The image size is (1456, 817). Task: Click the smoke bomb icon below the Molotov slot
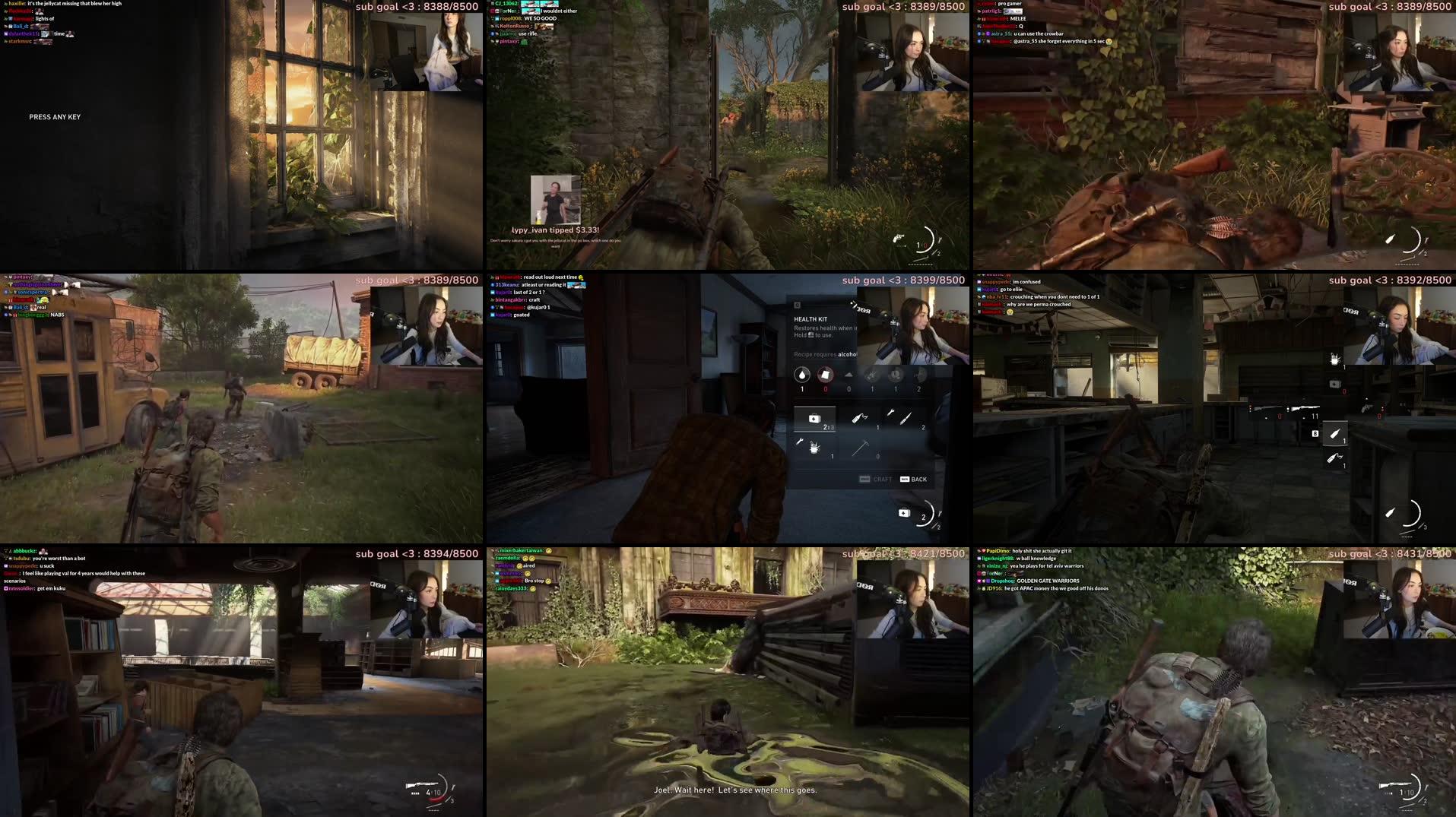pos(1334,458)
